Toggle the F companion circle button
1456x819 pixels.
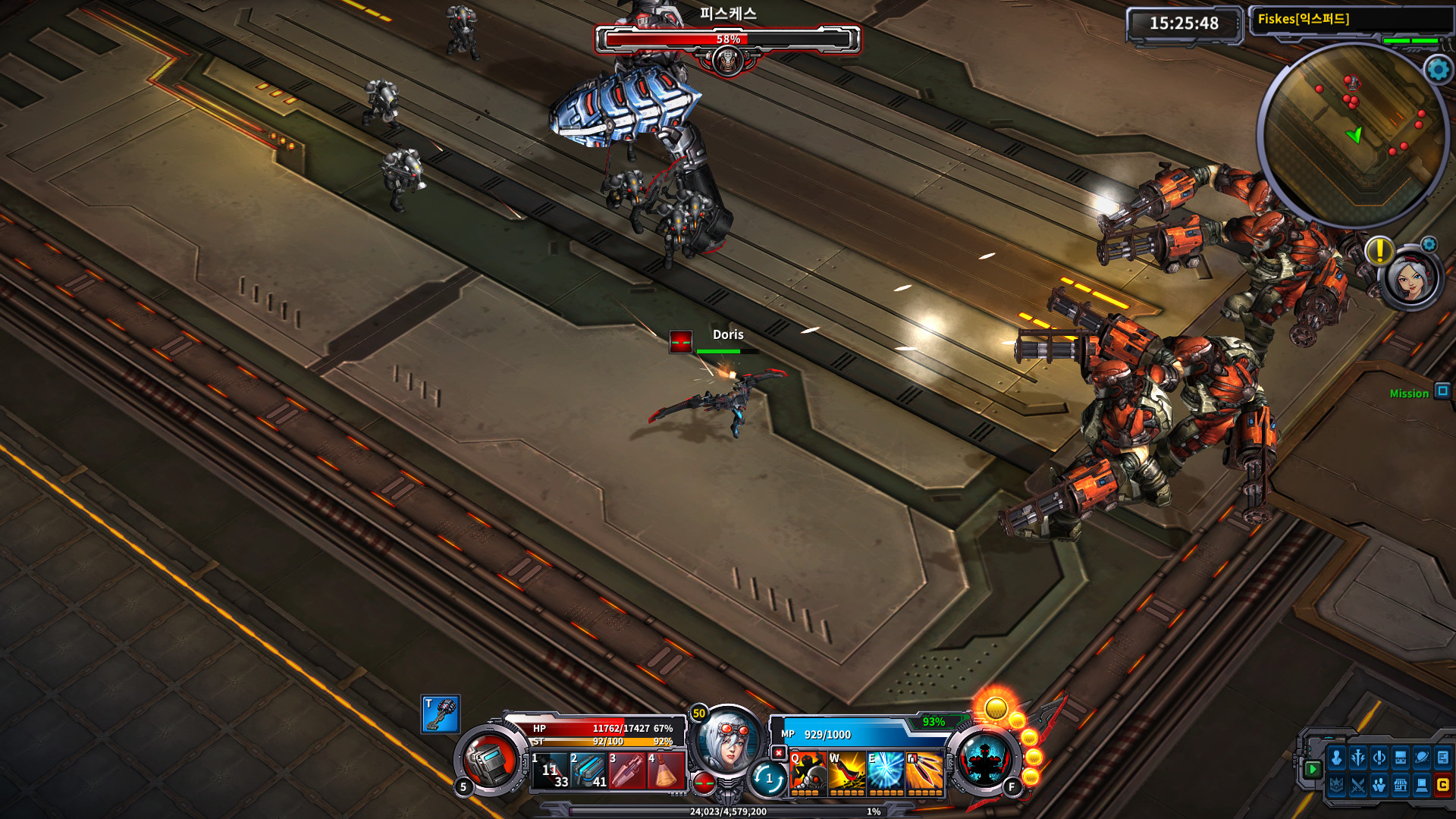pyautogui.click(x=1012, y=786)
